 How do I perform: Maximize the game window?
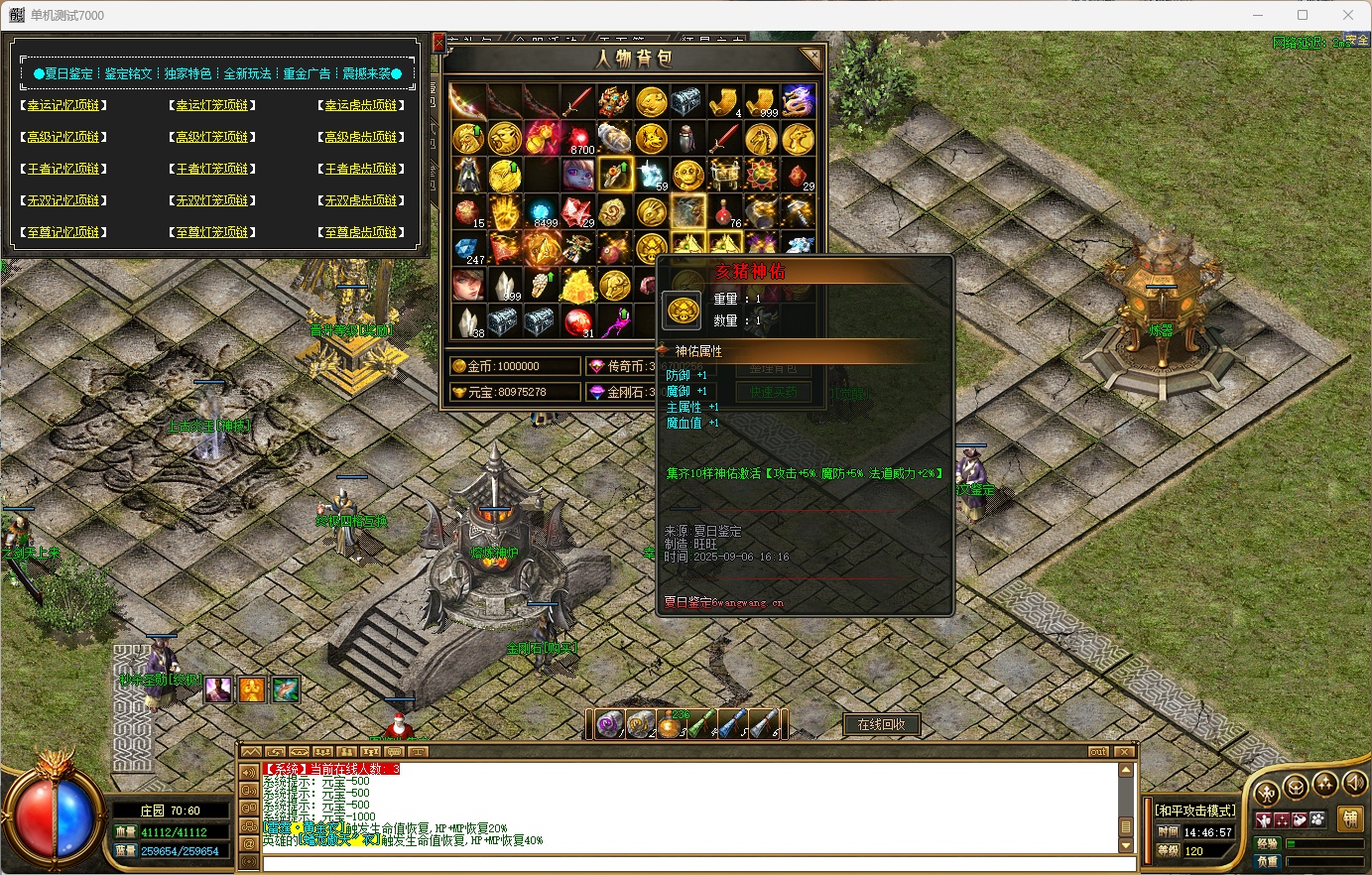click(1303, 15)
